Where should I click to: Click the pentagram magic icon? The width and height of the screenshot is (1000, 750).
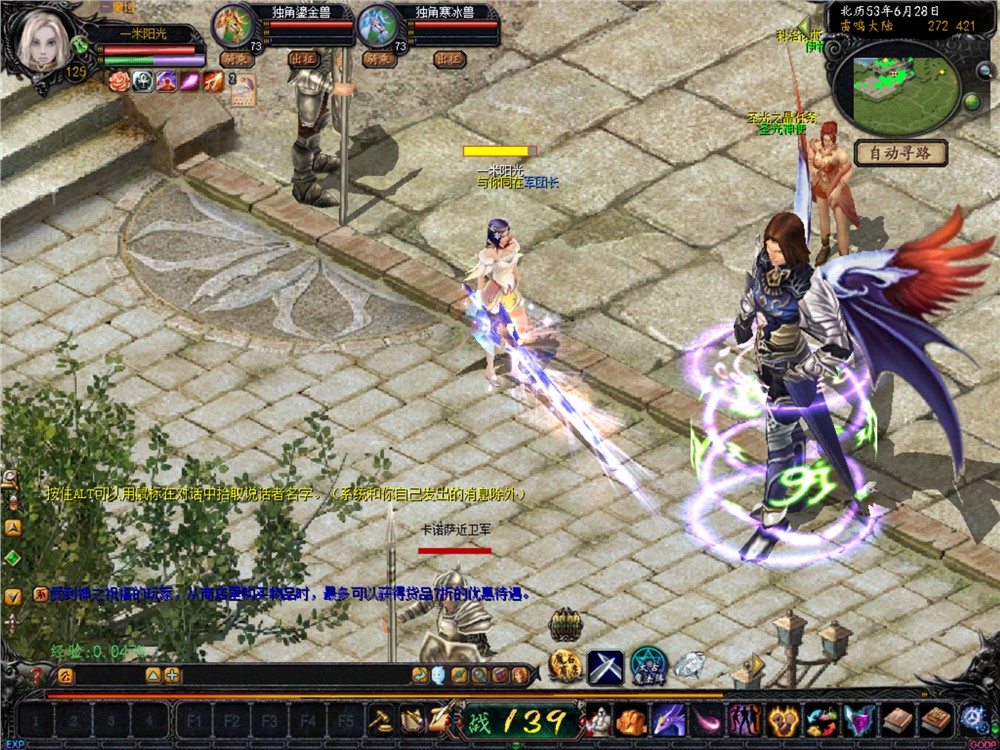[648, 666]
